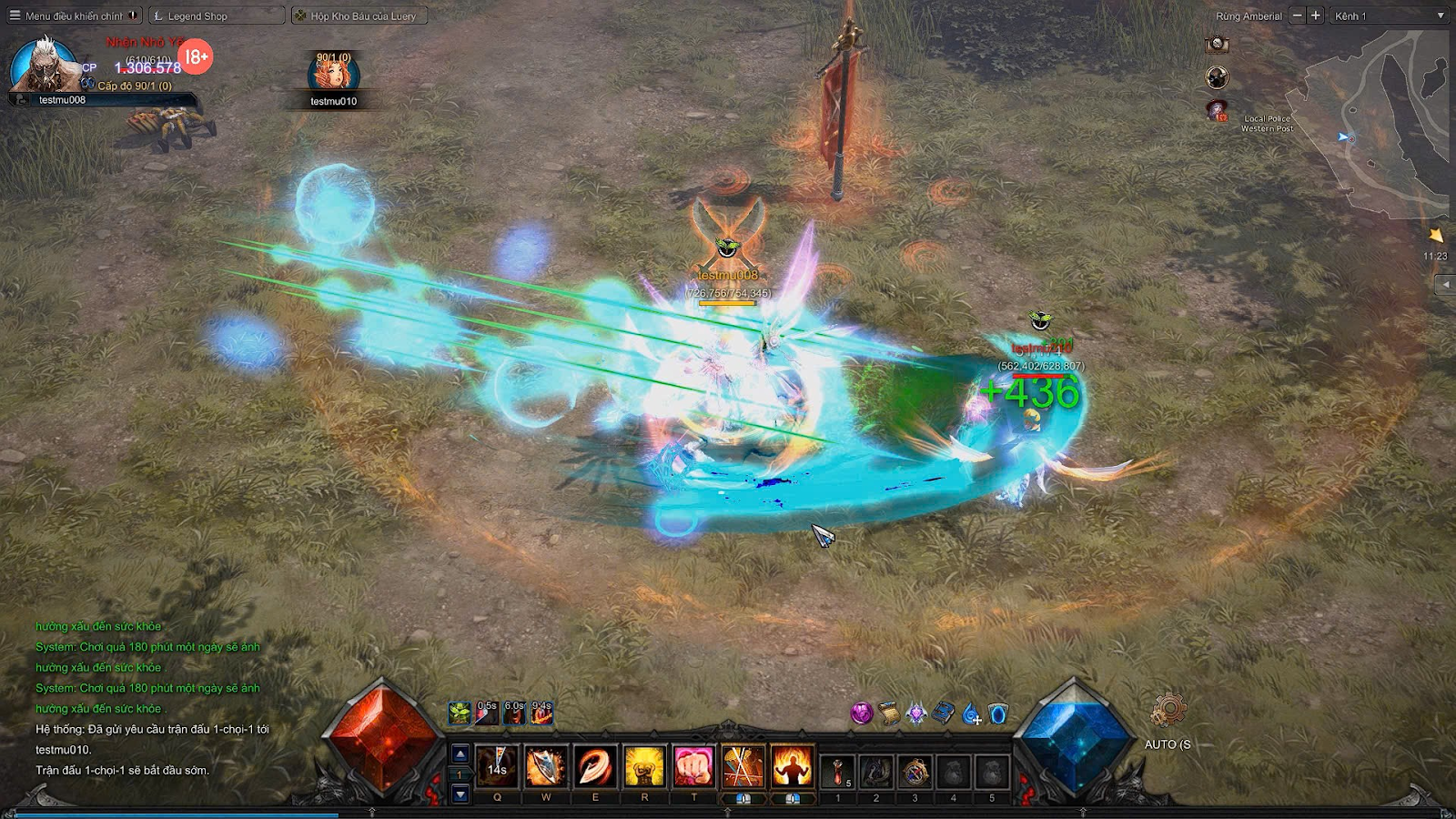Click the testmu008 player portrait
The image size is (1456, 819).
click(x=43, y=66)
